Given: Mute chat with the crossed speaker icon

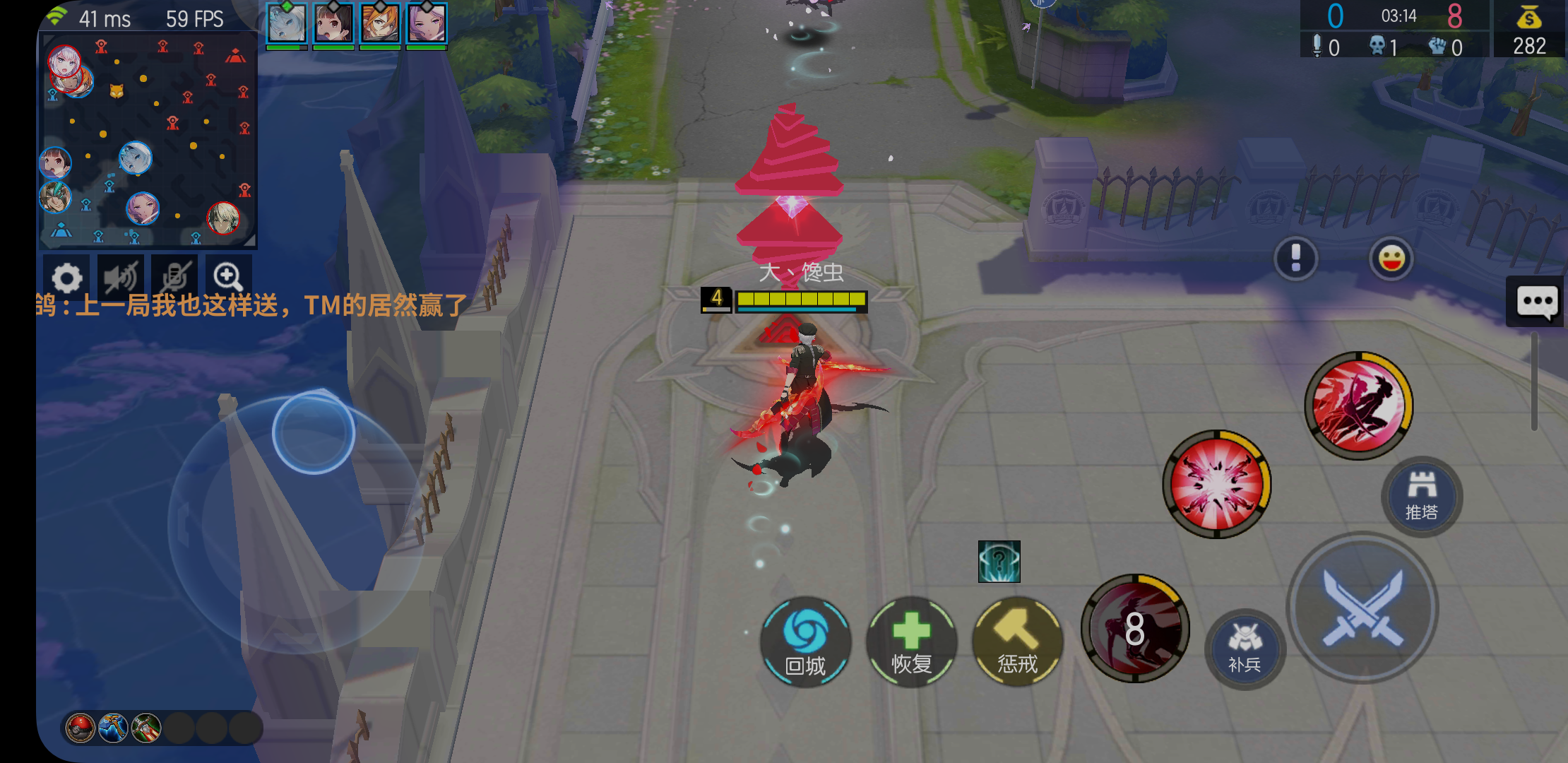Looking at the screenshot, I should coord(120,277).
